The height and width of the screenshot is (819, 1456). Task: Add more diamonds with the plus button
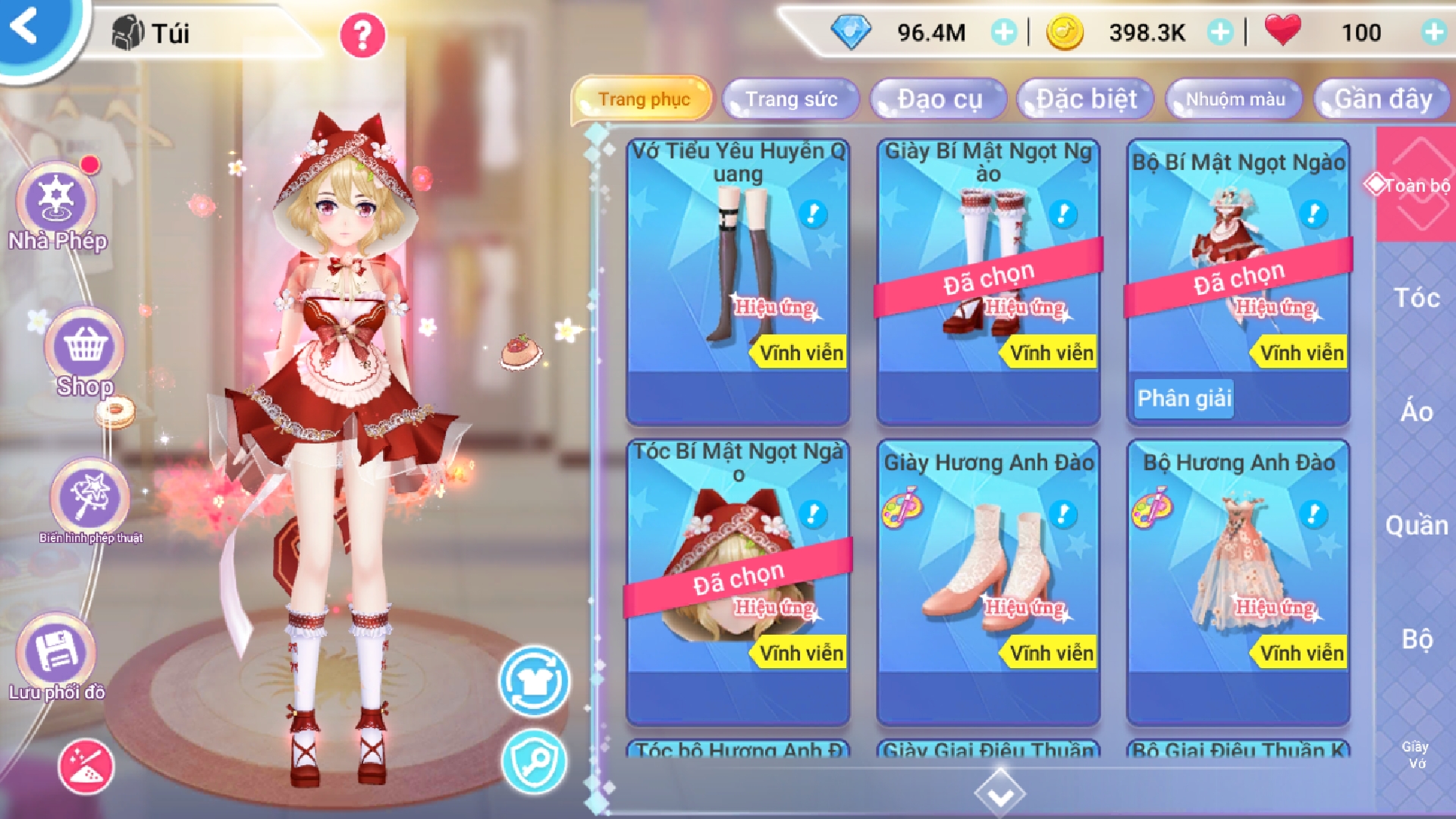coord(1004,33)
